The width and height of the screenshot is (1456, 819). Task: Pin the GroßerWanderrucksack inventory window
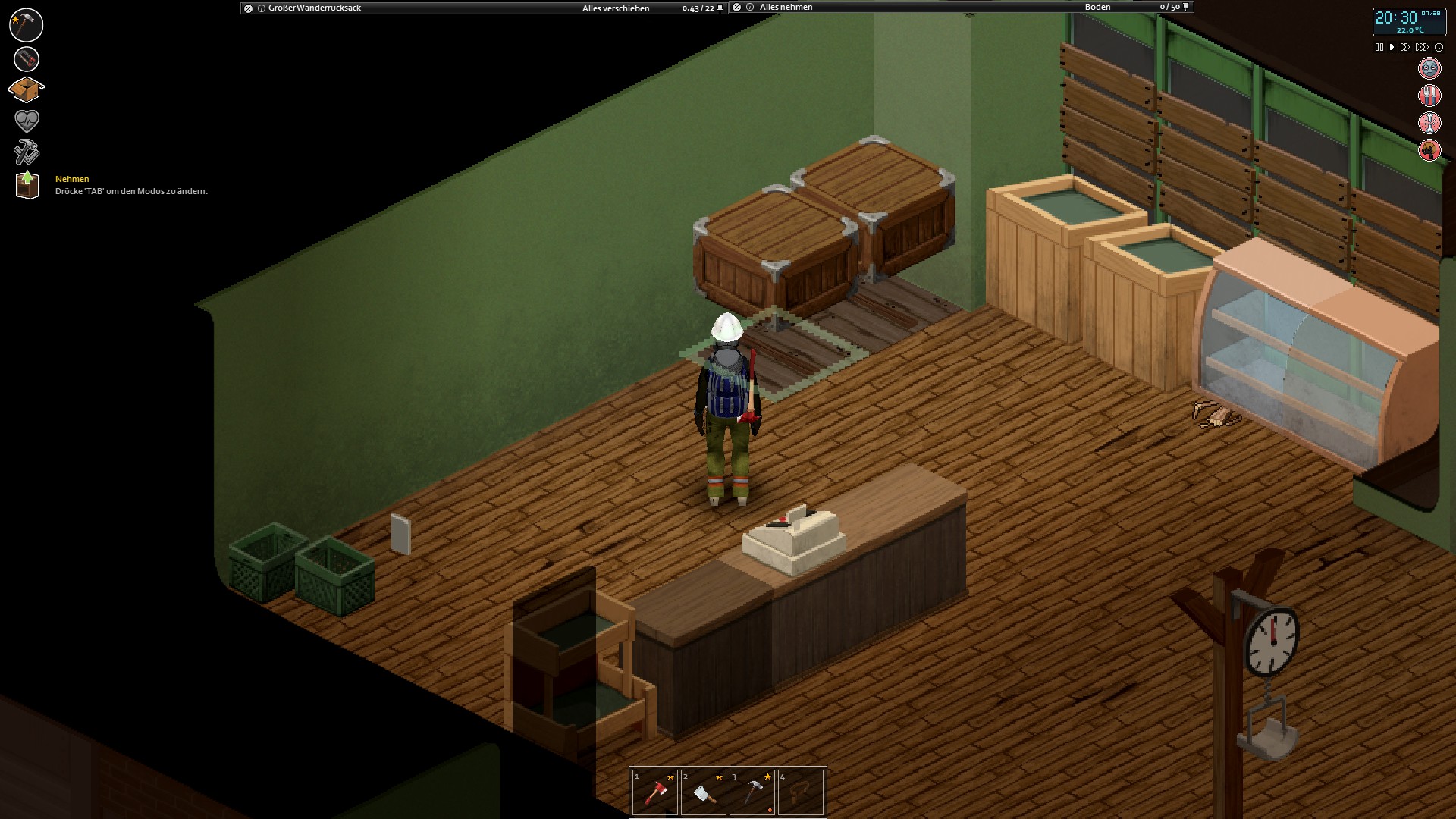coord(719,8)
